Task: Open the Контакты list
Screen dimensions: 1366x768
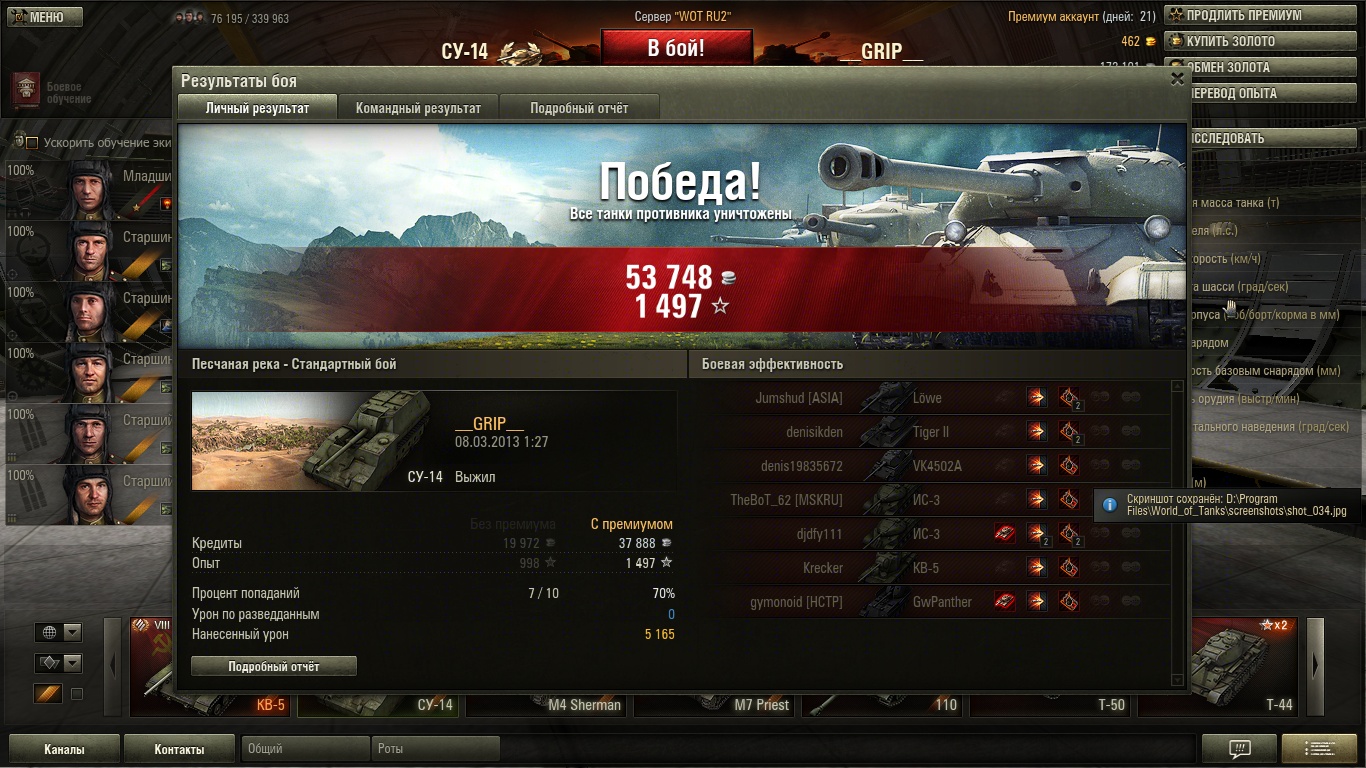Action: click(180, 749)
